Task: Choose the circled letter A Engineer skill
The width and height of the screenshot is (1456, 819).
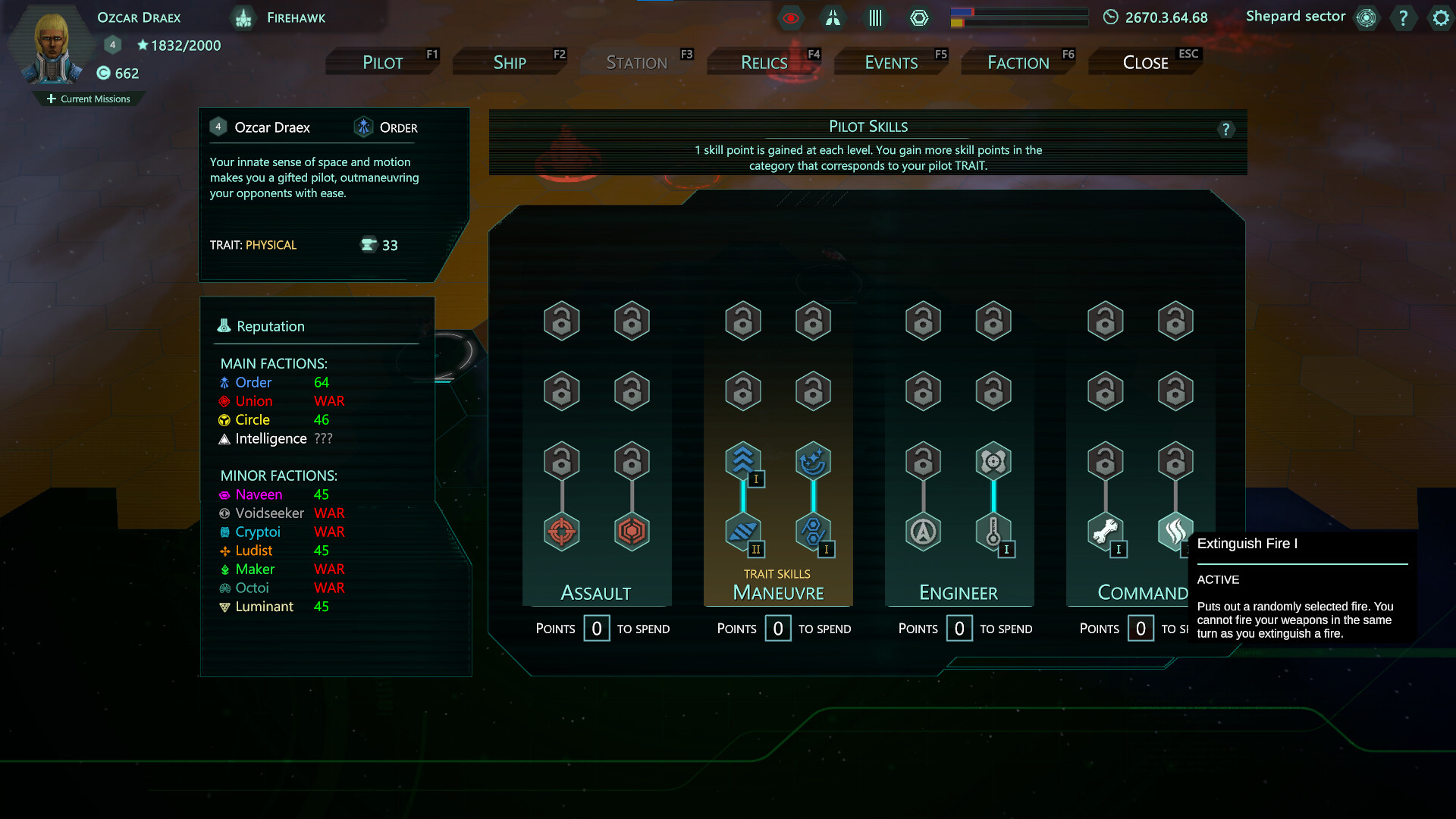Action: click(x=923, y=531)
